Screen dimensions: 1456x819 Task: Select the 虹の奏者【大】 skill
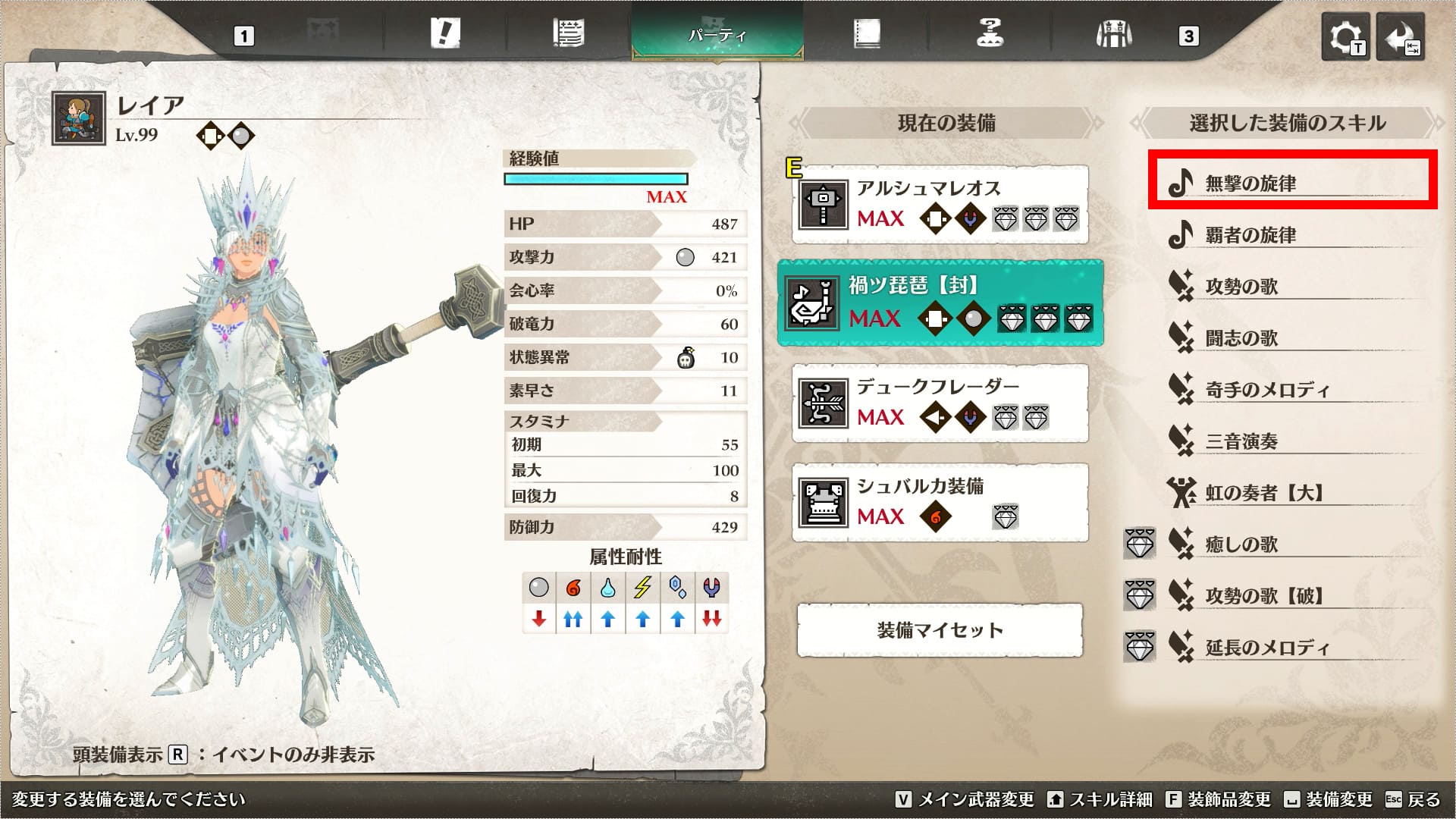tap(1291, 493)
